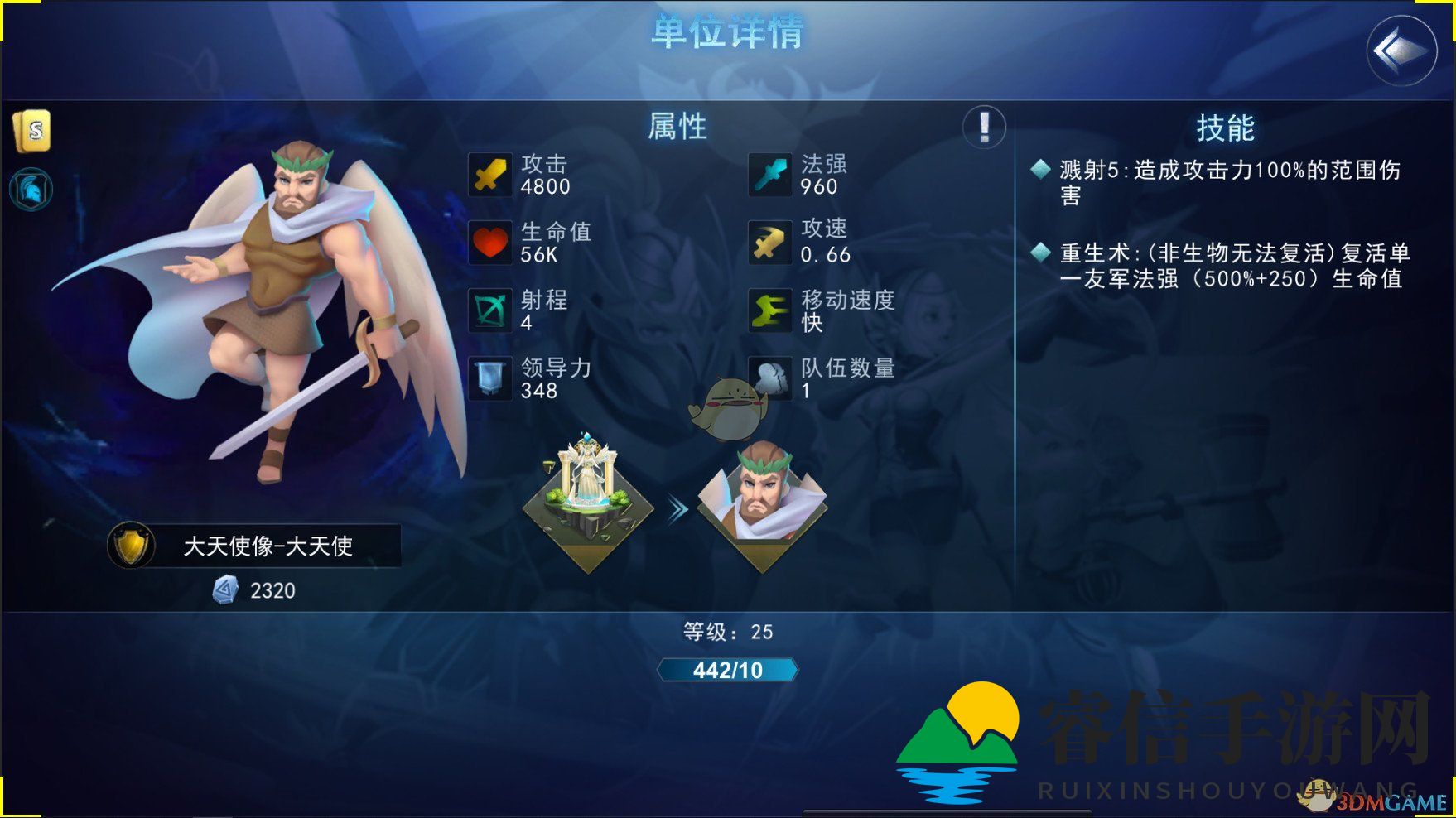Click the crystal cost icon showing 2320
The height and width of the screenshot is (818, 1456).
224,589
